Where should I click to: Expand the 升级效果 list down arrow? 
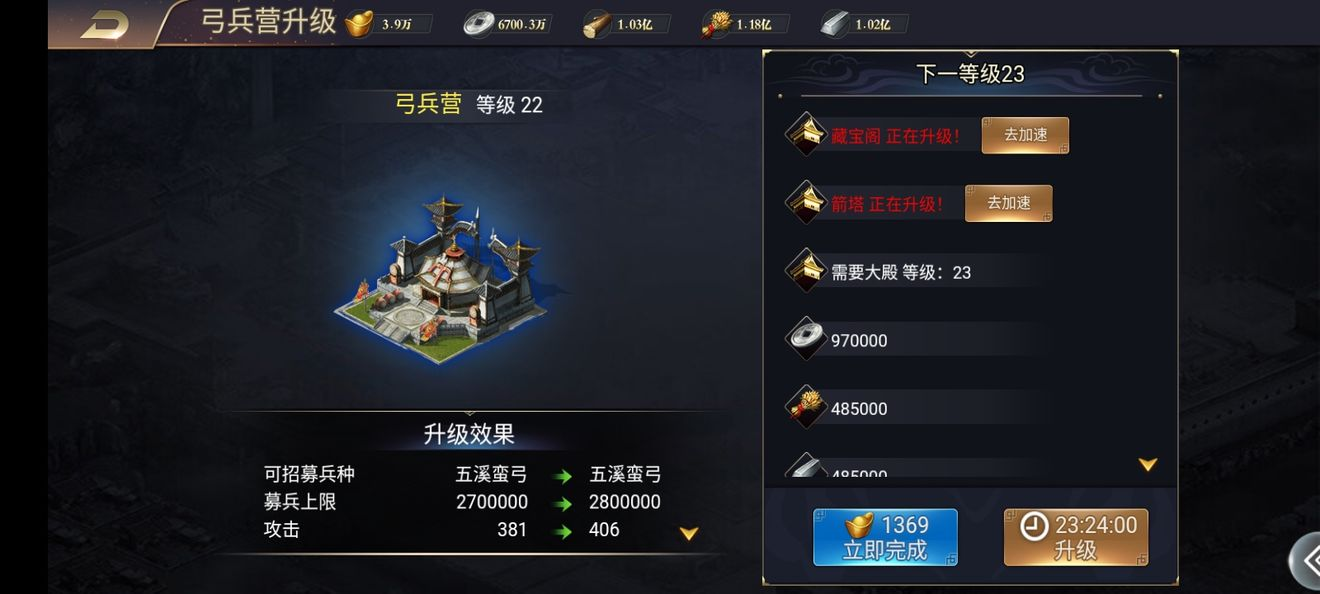(689, 534)
